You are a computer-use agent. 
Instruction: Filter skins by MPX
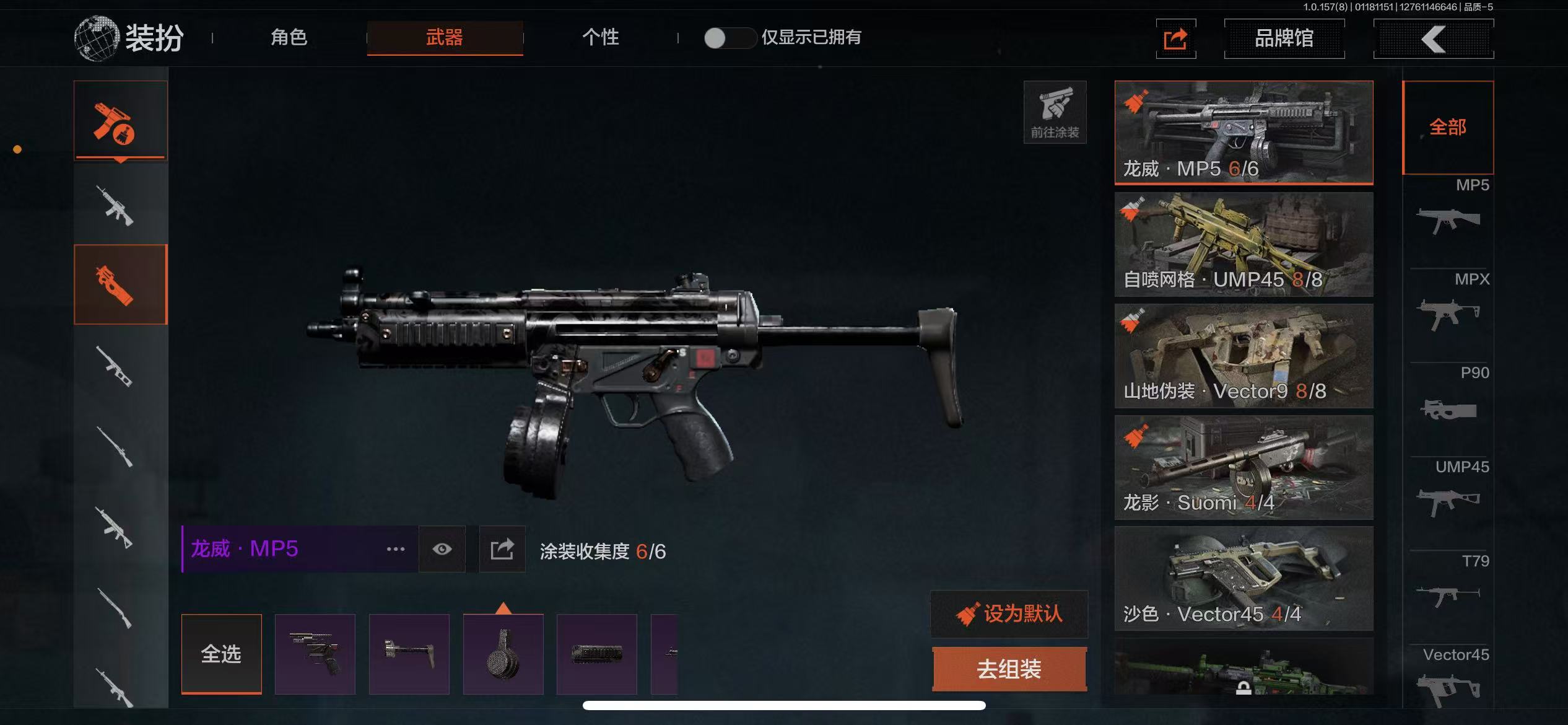(1448, 304)
